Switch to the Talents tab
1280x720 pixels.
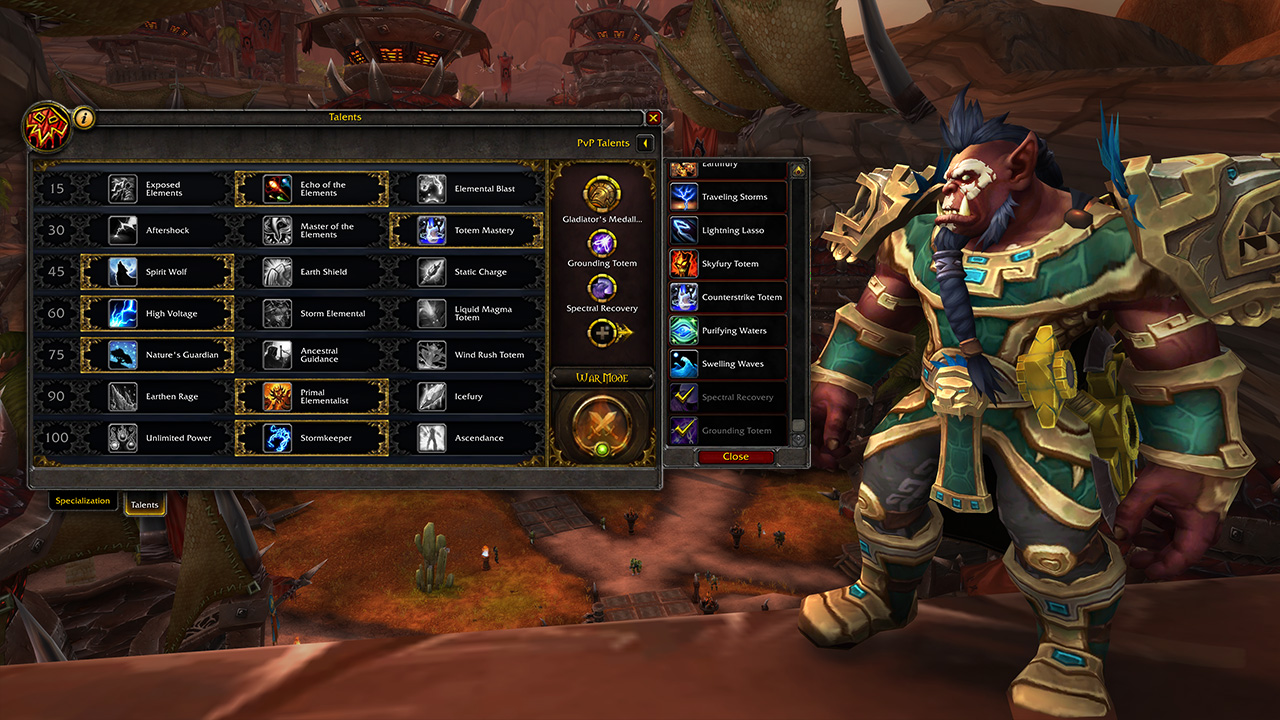144,505
